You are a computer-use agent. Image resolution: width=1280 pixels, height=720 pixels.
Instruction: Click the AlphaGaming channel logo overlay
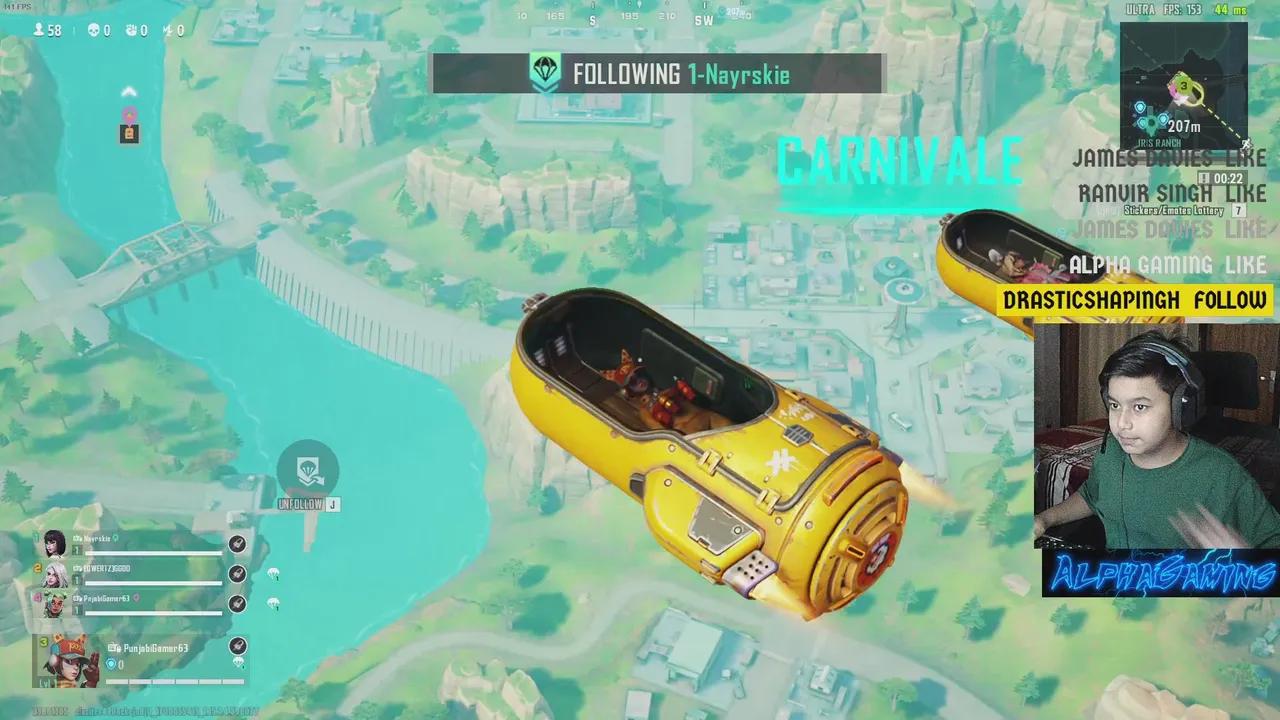click(x=1160, y=574)
